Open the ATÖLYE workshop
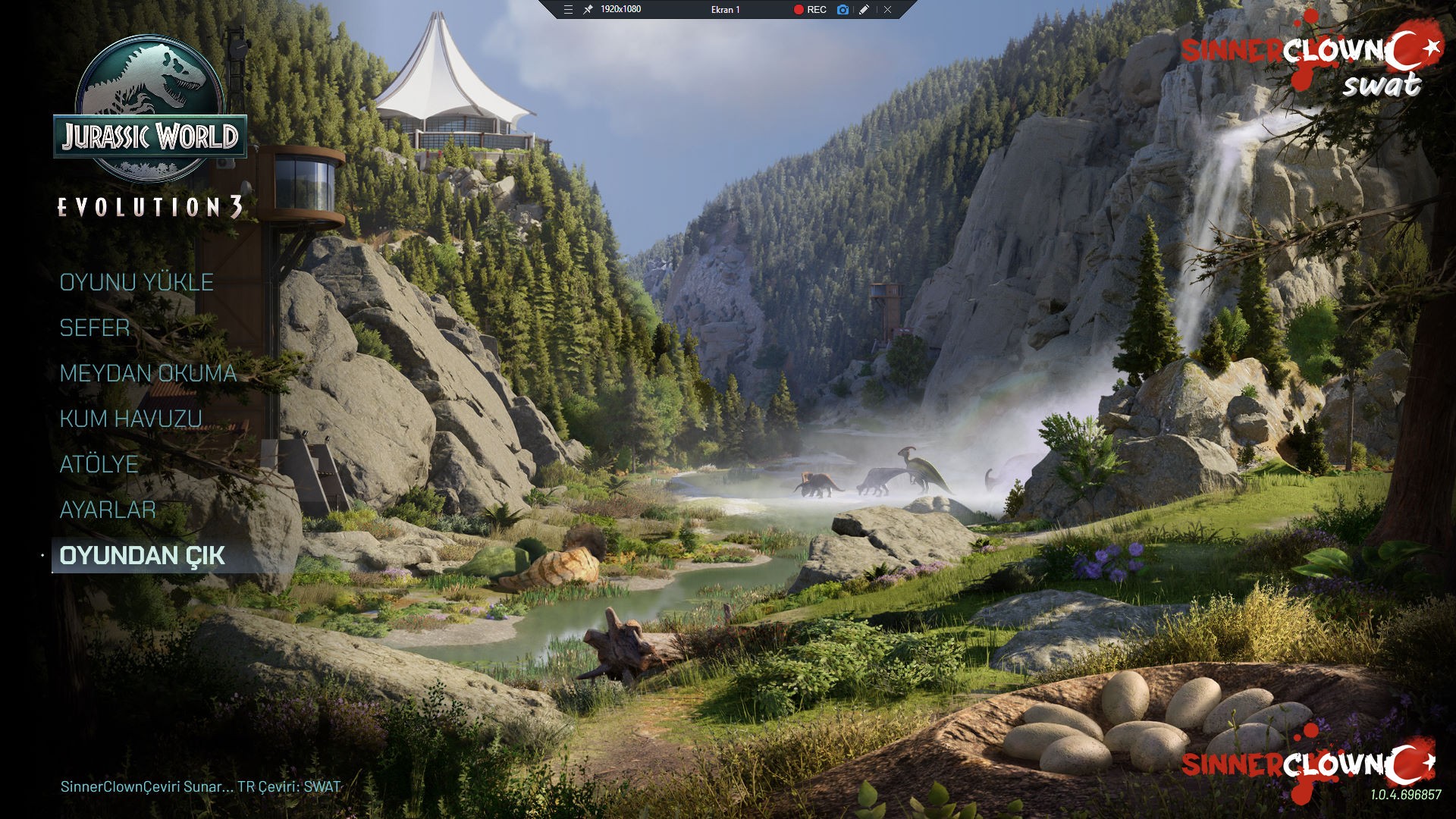The image size is (1456, 819). click(99, 464)
